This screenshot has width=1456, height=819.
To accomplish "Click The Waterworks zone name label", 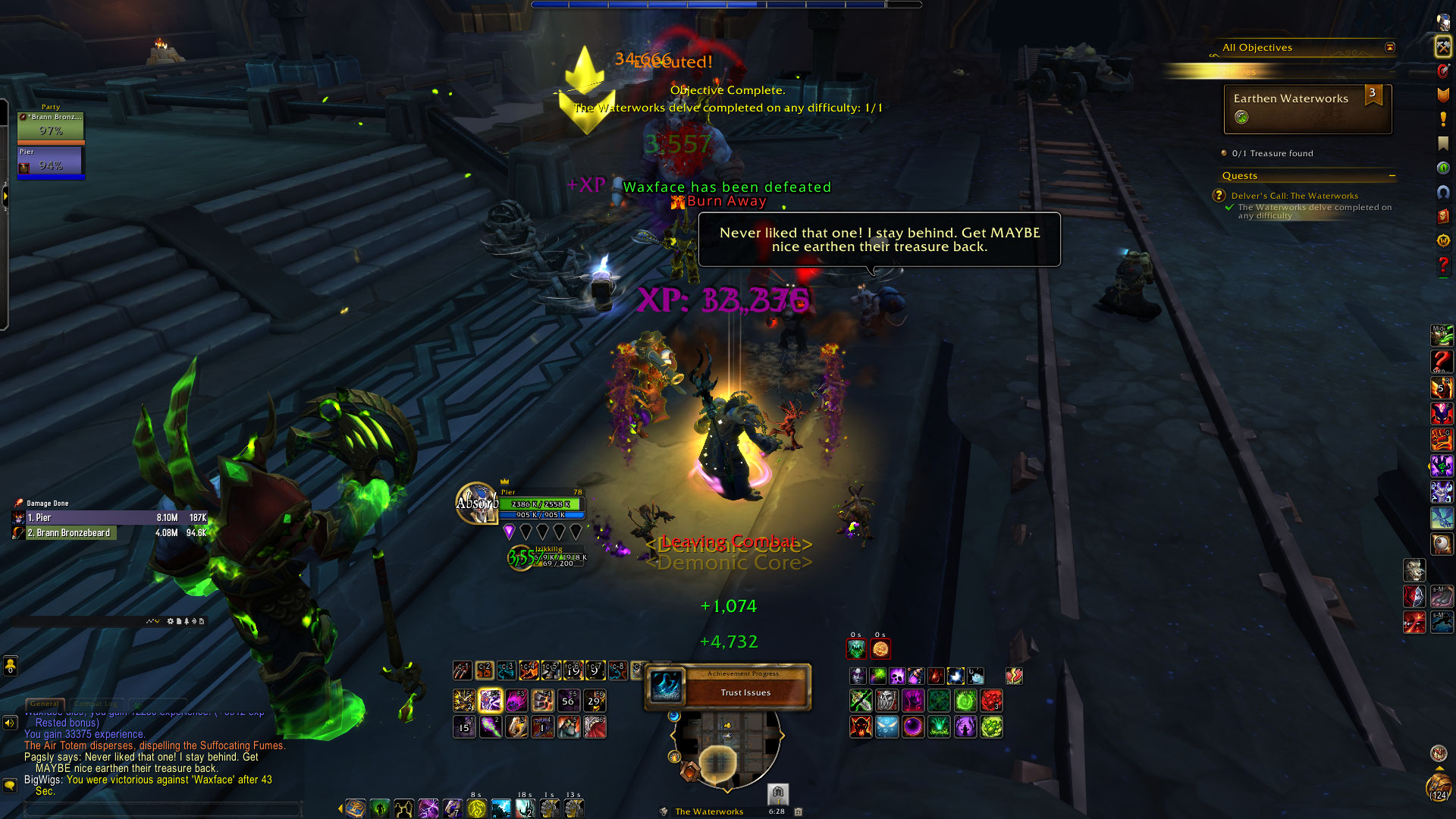I will pos(709,811).
